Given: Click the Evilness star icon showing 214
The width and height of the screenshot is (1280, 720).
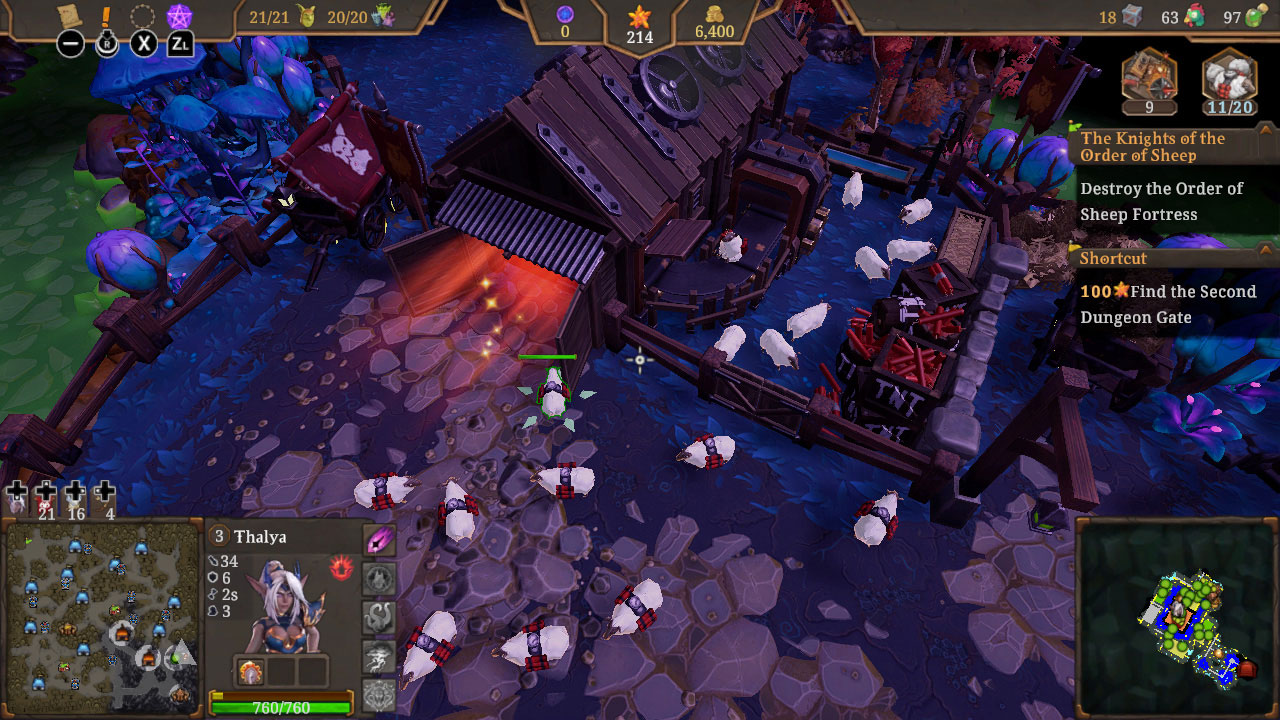Looking at the screenshot, I should tap(637, 25).
